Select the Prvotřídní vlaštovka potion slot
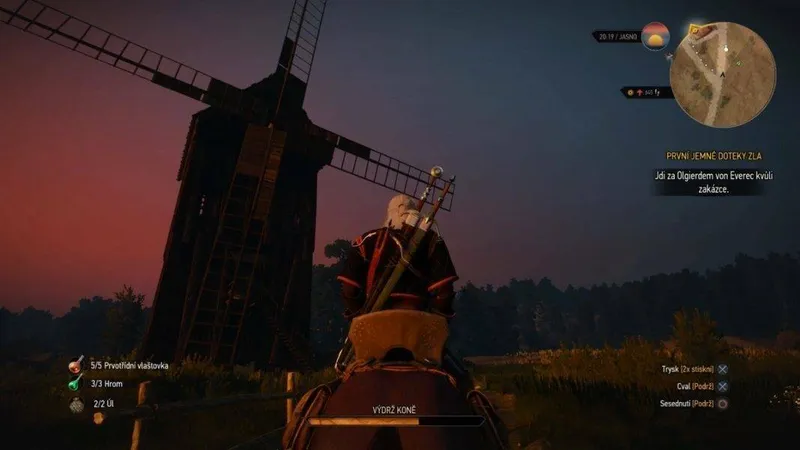The width and height of the screenshot is (800, 450). click(76, 367)
